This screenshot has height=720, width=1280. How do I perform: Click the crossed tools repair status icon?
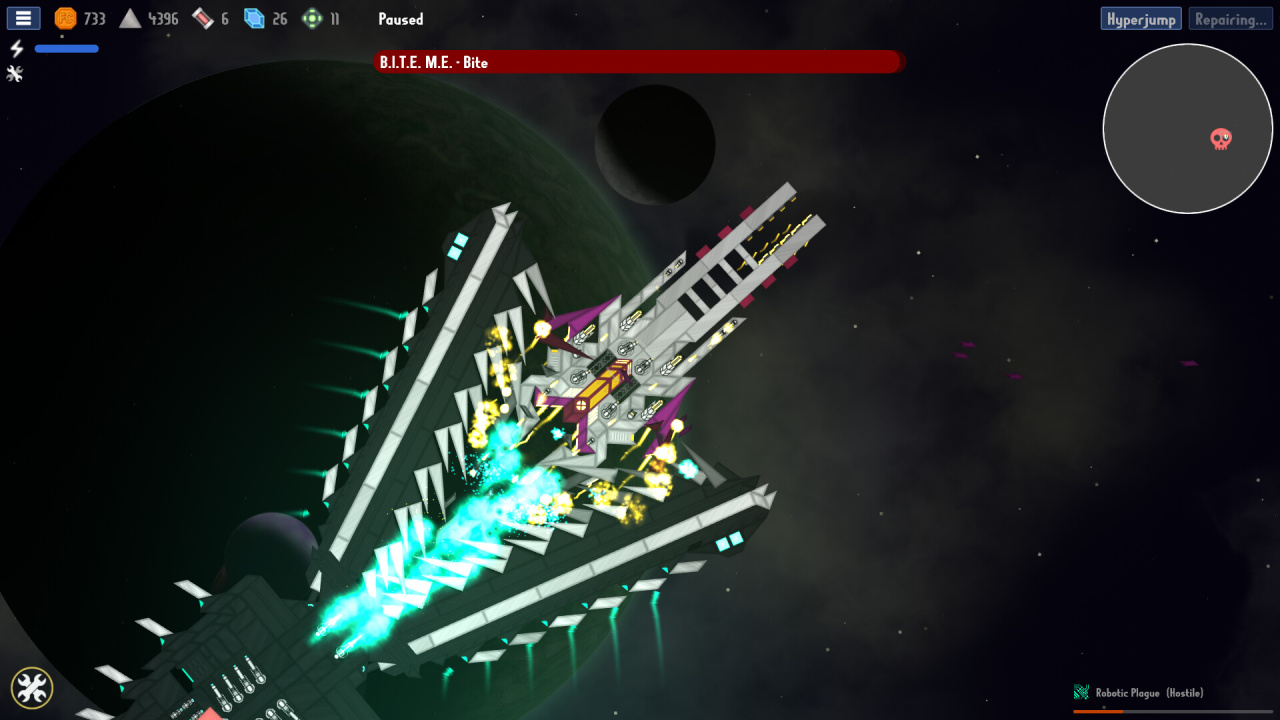point(15,73)
